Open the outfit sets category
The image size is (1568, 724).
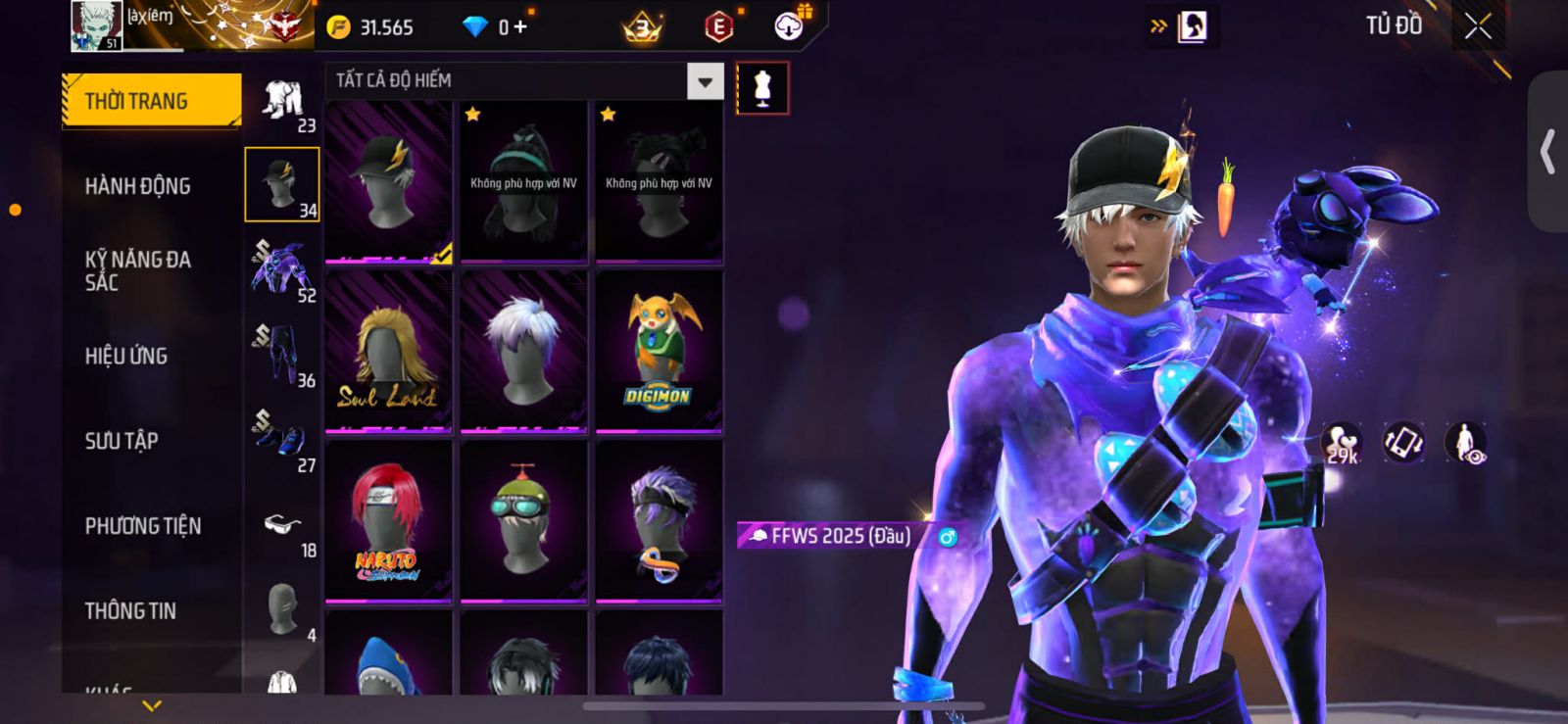(x=282, y=104)
